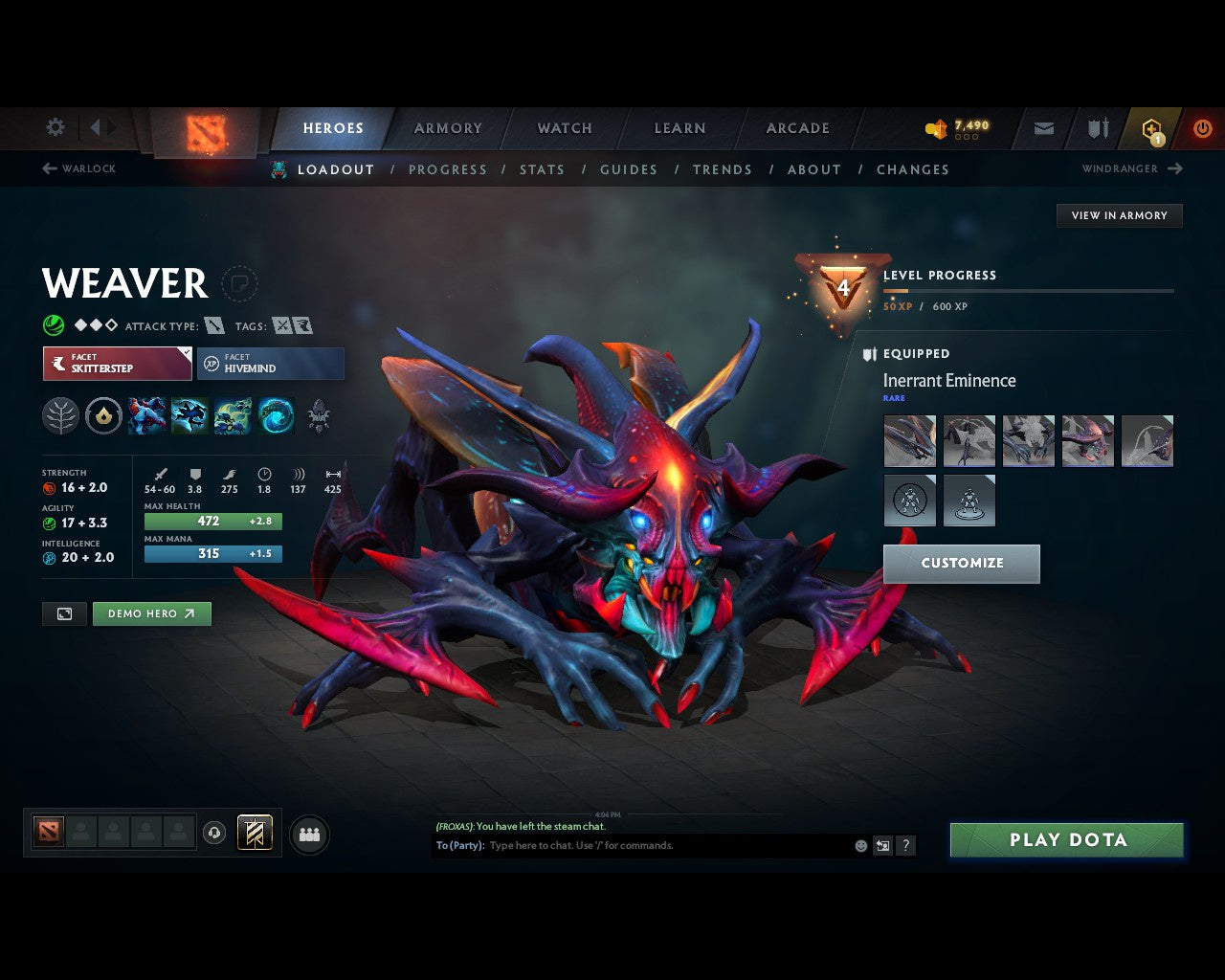Toggle the expanded hero preview icon

coord(64,613)
